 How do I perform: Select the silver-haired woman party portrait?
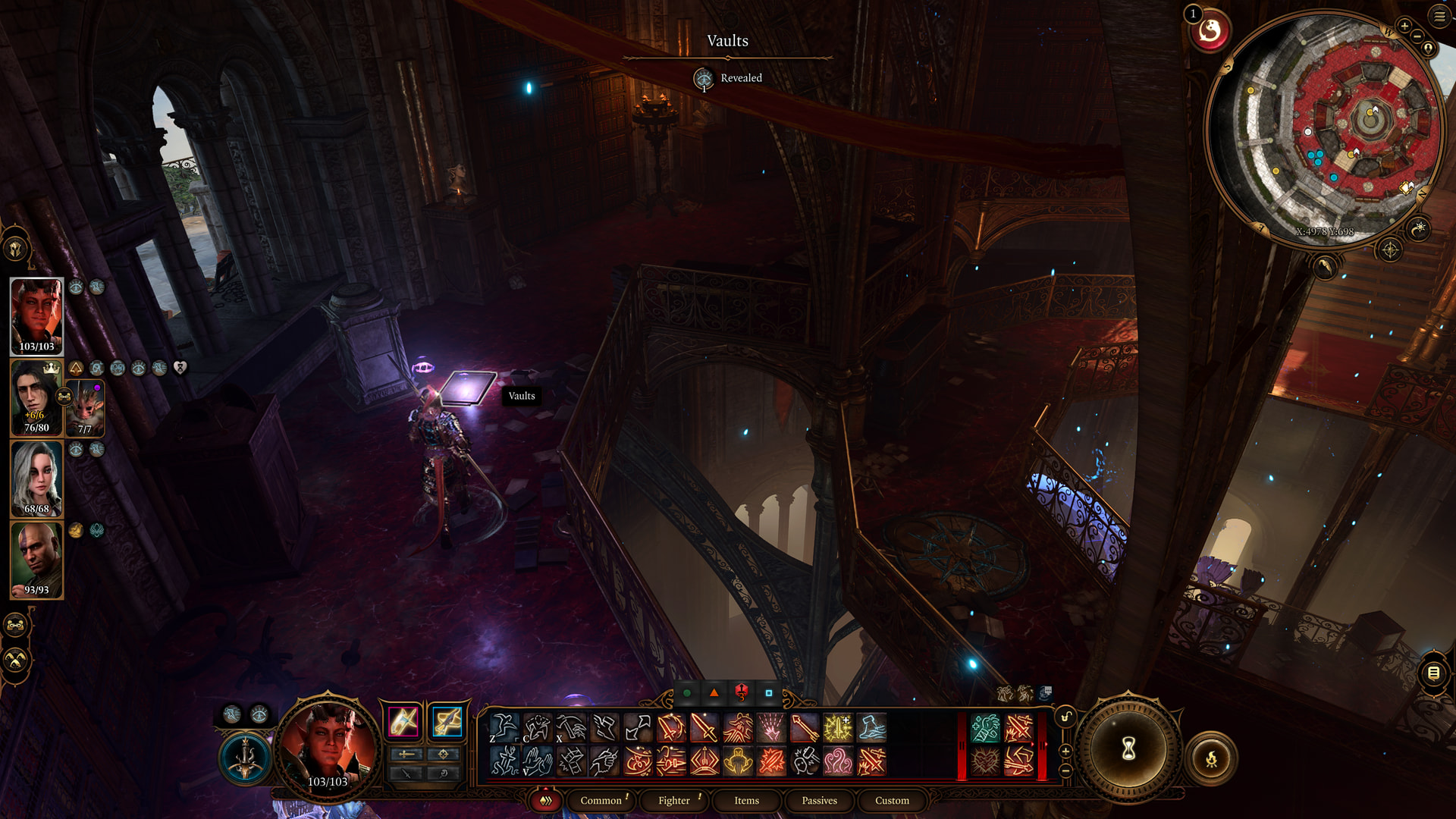coord(36,479)
